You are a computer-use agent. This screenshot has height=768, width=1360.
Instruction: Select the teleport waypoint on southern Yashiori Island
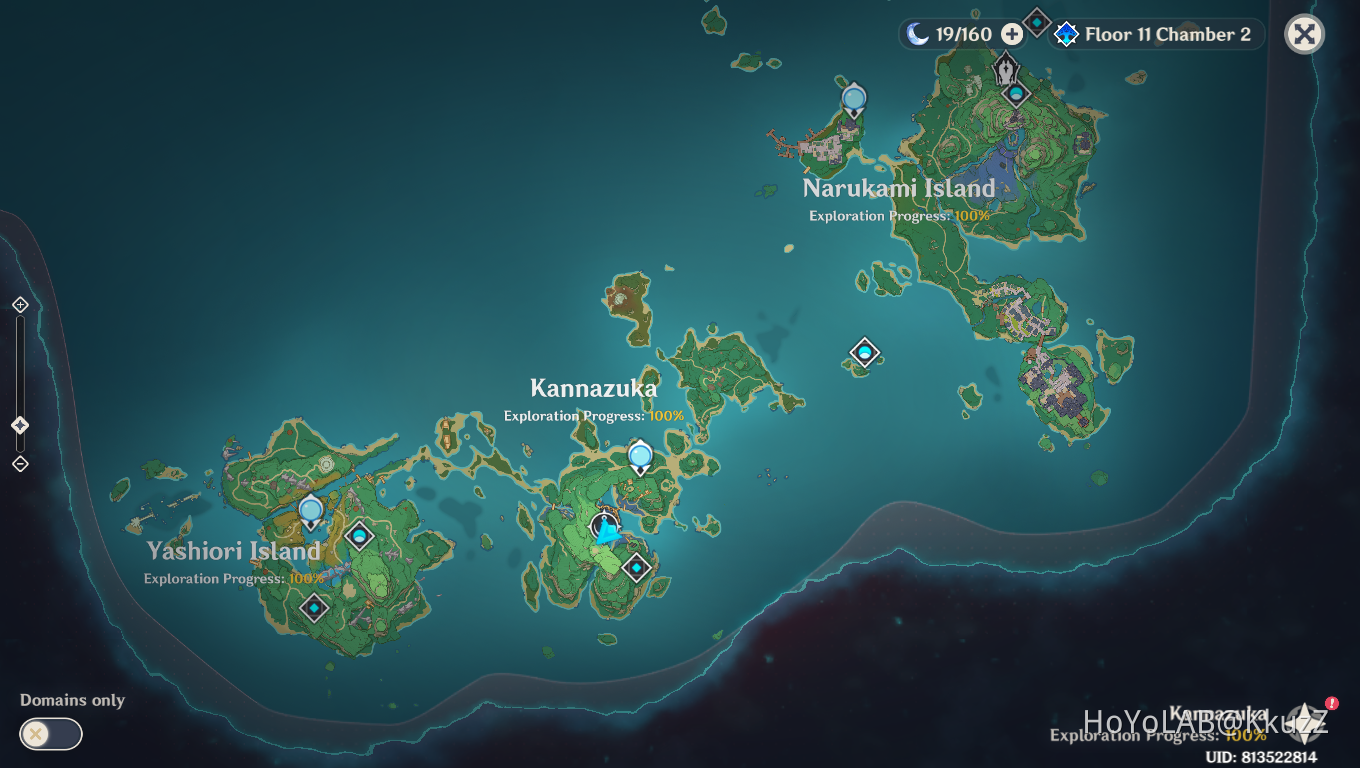coord(314,607)
